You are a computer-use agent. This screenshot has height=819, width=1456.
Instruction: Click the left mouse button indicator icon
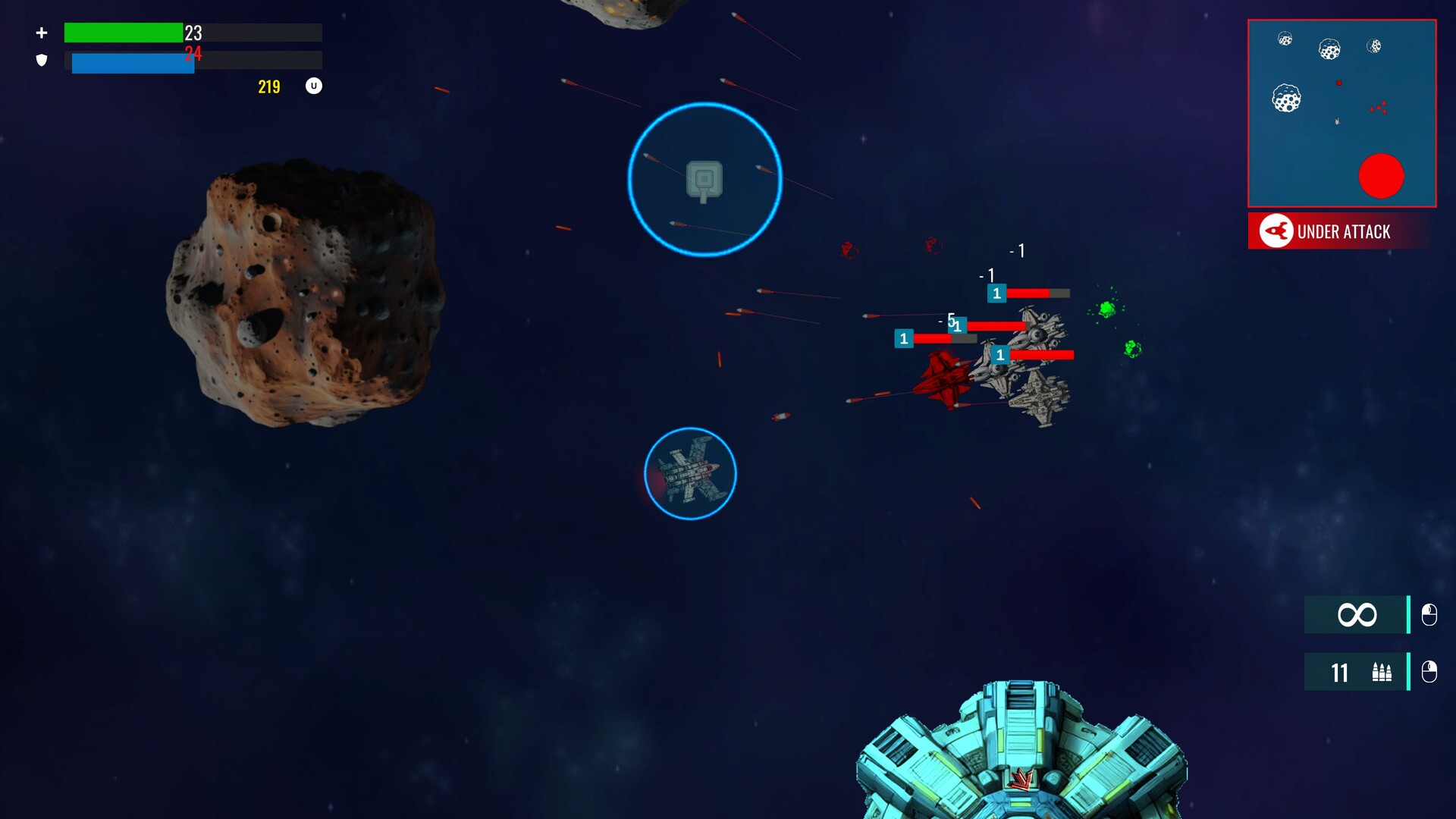coord(1428,615)
